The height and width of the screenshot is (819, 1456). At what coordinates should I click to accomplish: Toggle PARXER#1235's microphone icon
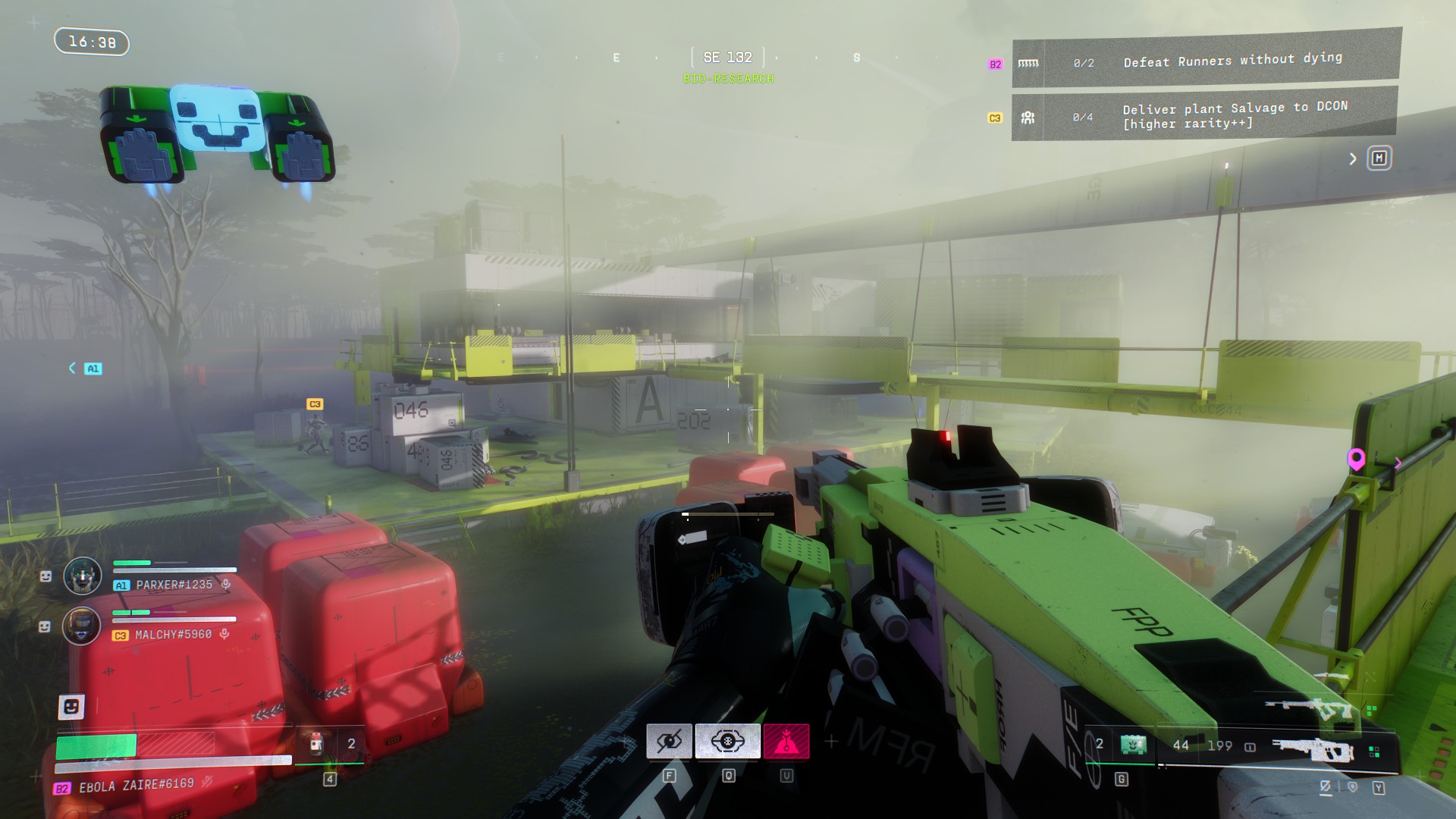226,584
